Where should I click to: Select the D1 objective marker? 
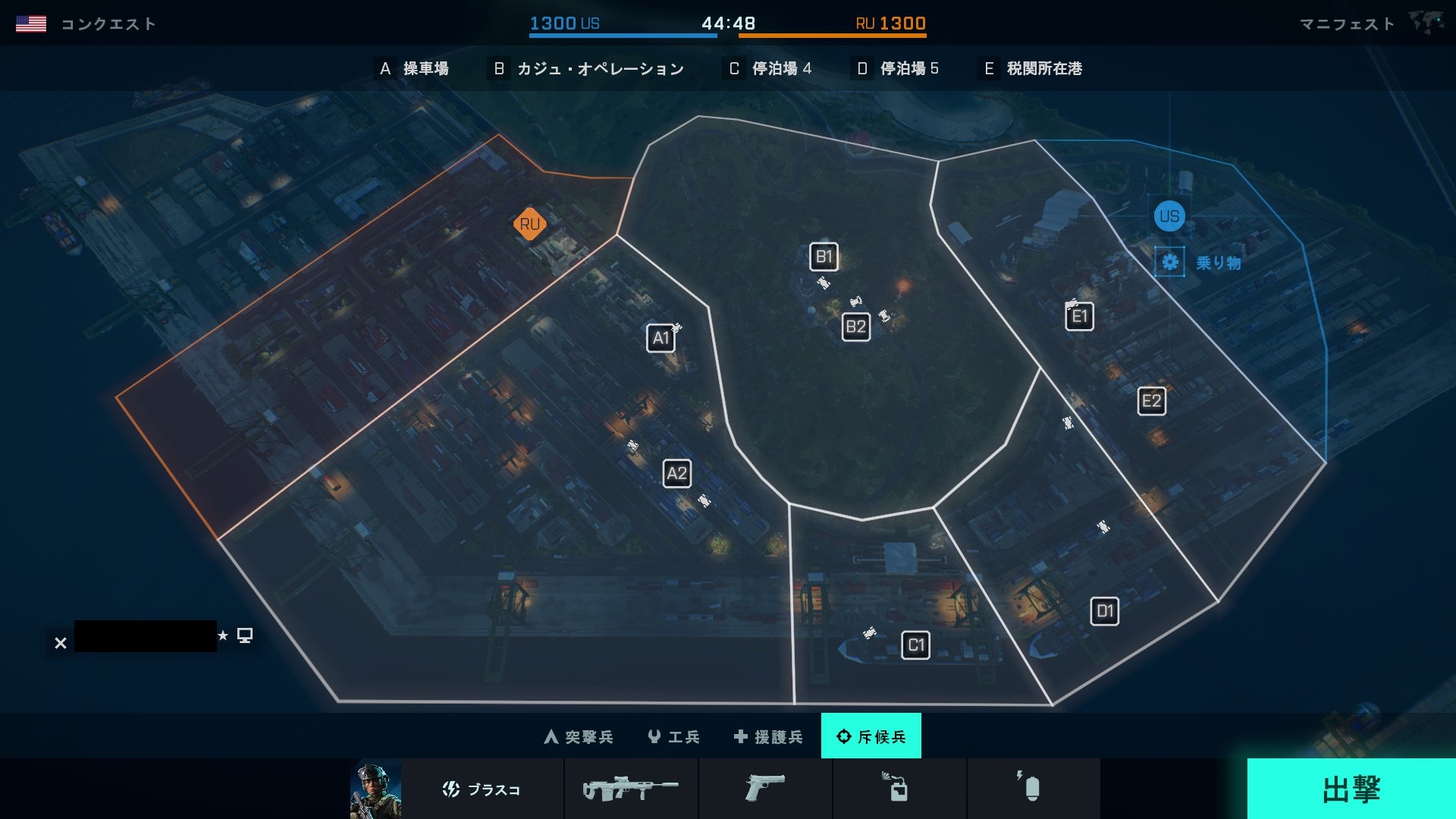1104,611
